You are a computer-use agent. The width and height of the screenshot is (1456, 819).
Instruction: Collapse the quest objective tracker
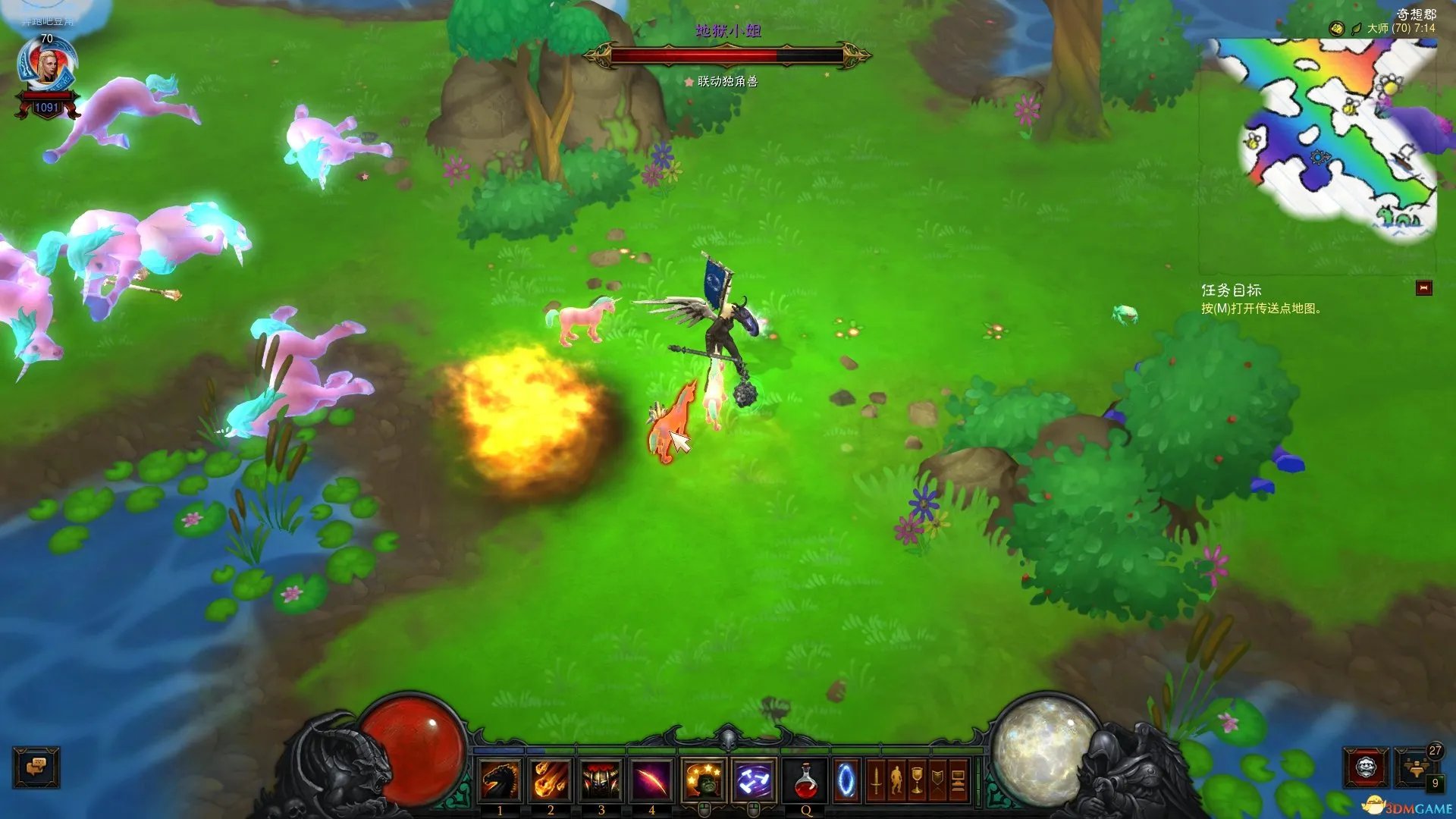coord(1423,288)
